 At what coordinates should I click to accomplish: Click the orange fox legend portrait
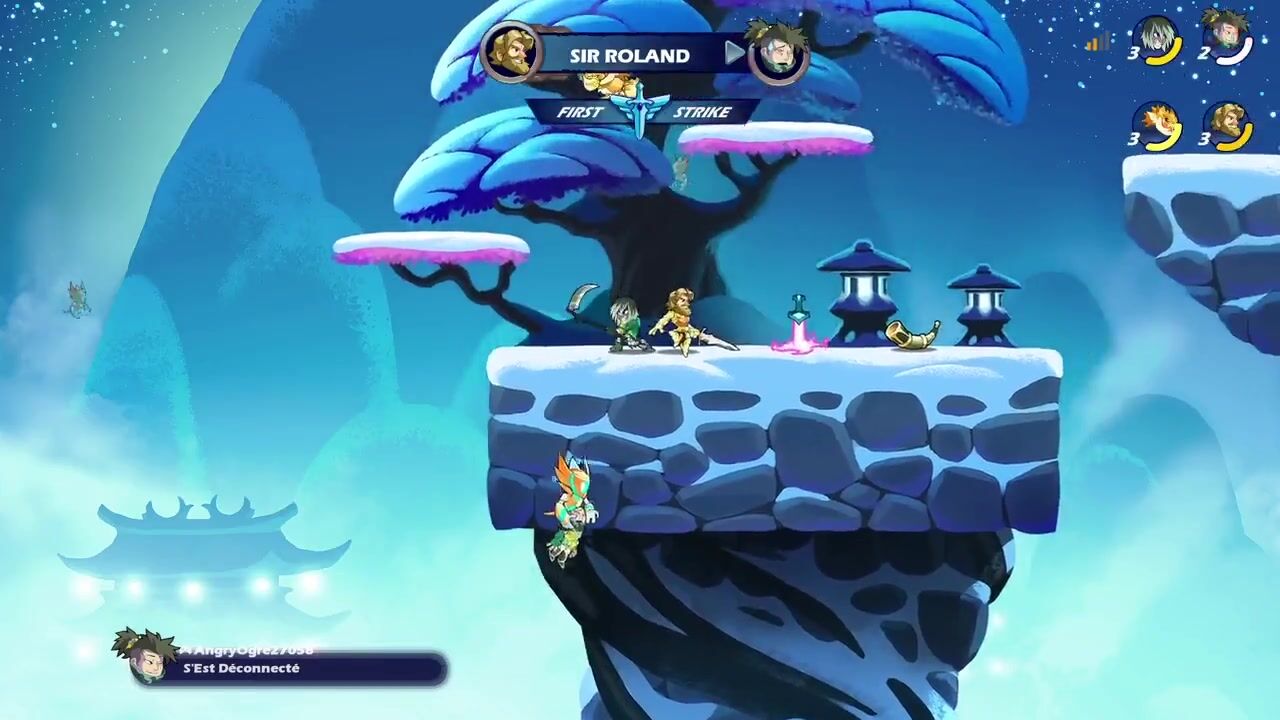click(1159, 125)
